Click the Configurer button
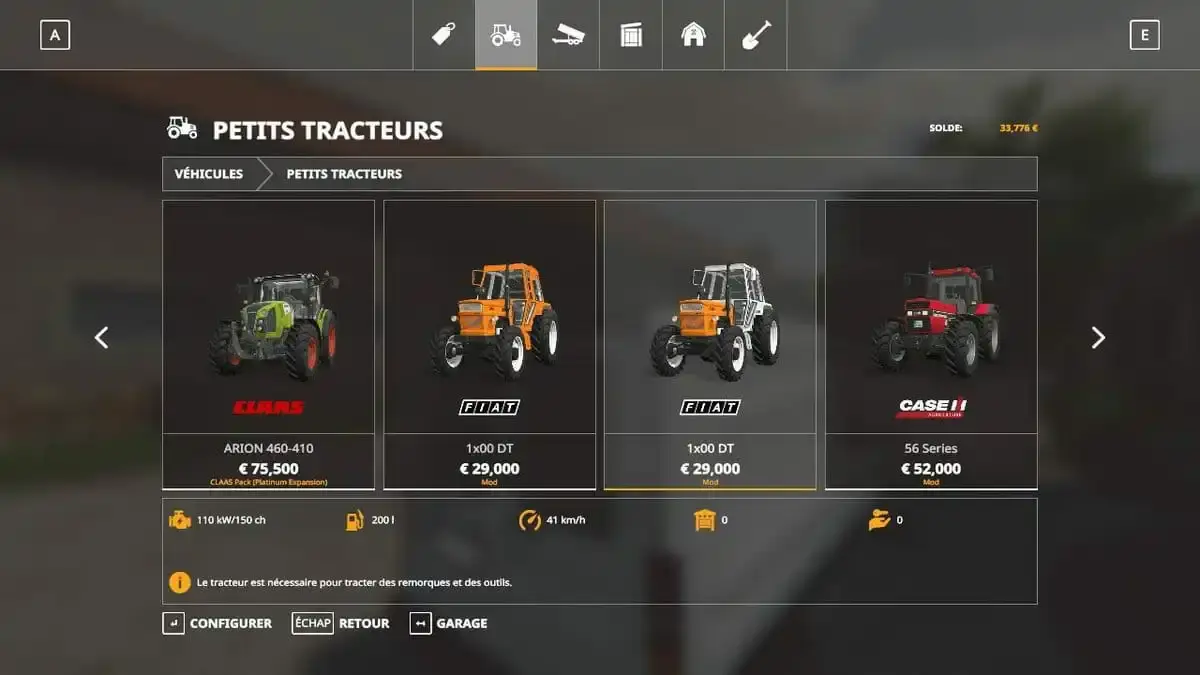Viewport: 1200px width, 675px height. click(x=218, y=623)
